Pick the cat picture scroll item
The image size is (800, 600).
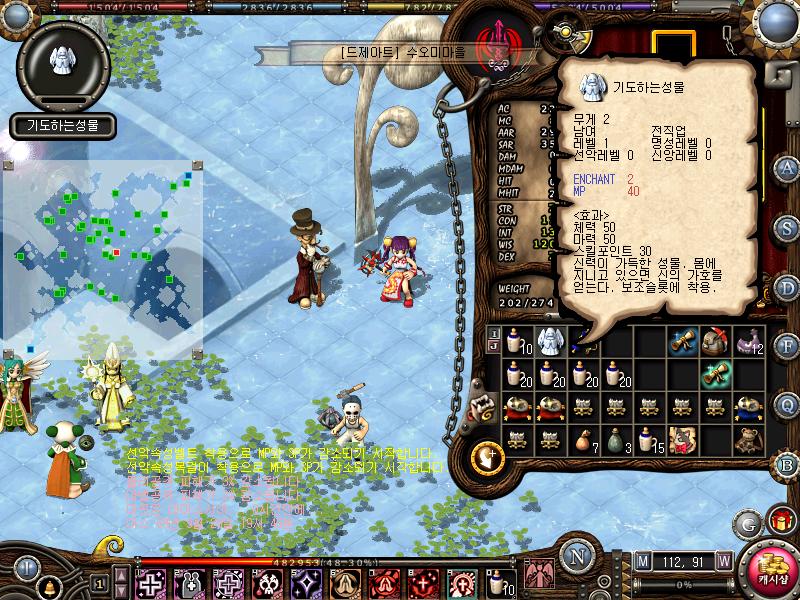tap(683, 439)
